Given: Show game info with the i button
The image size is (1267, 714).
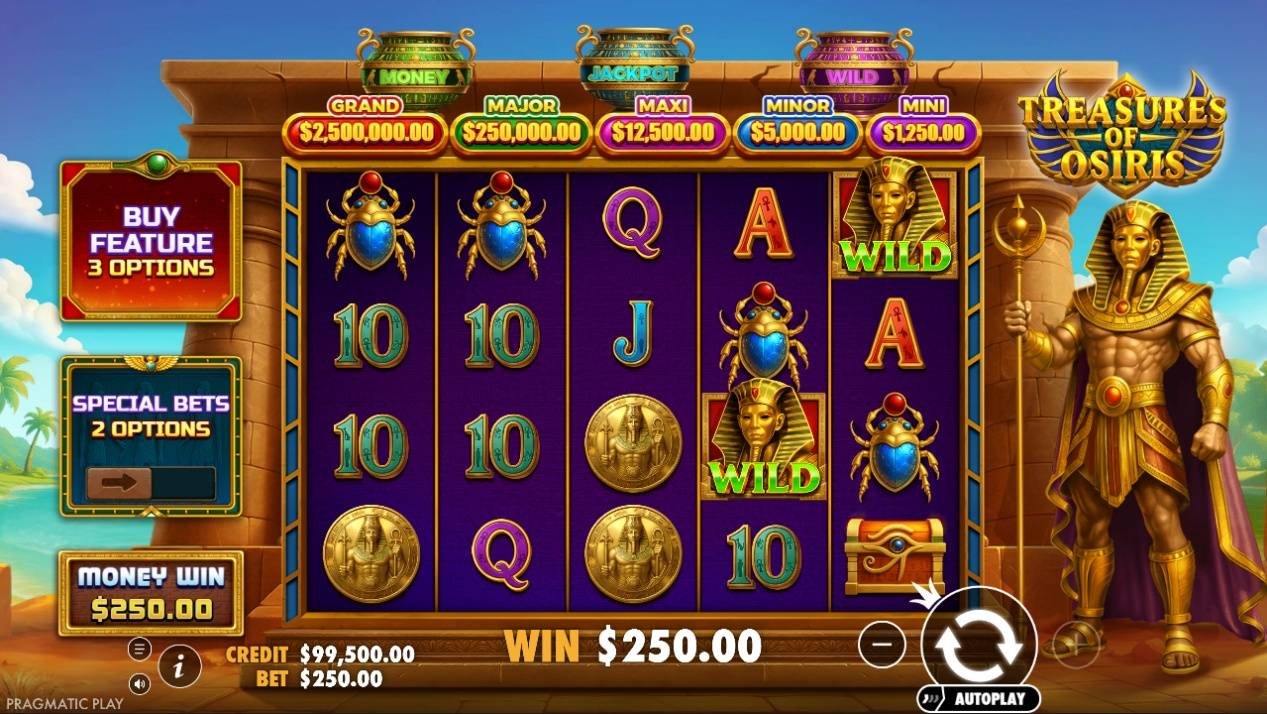Looking at the screenshot, I should click(x=180, y=665).
